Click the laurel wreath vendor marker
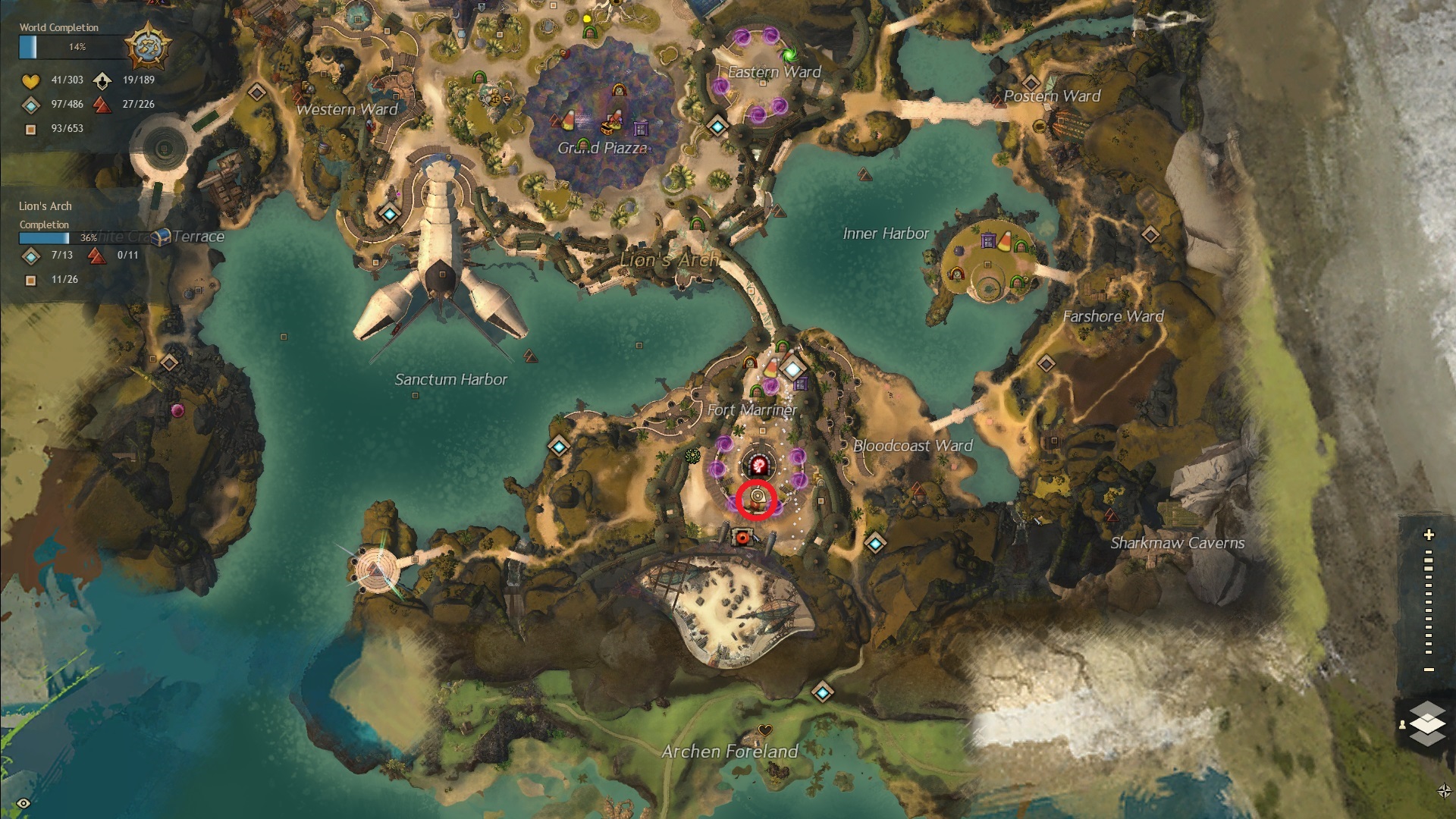 click(692, 456)
